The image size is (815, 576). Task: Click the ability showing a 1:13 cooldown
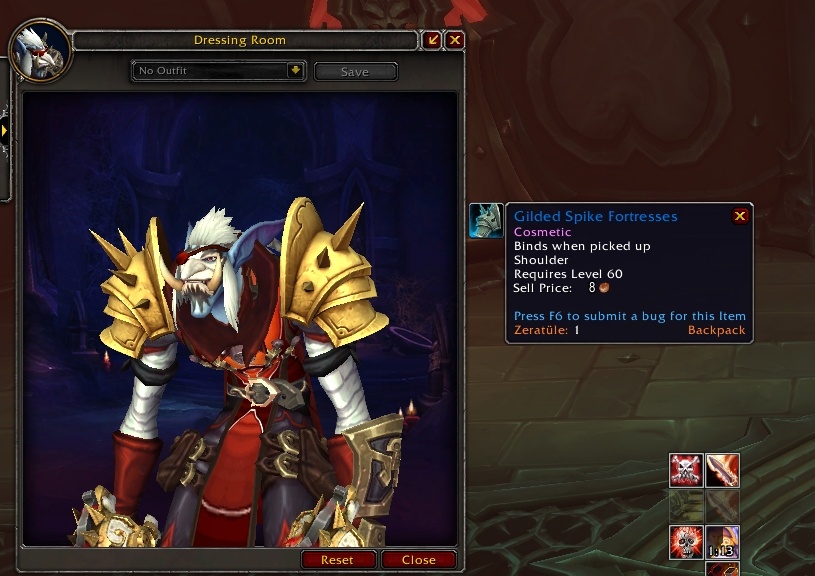tap(723, 542)
